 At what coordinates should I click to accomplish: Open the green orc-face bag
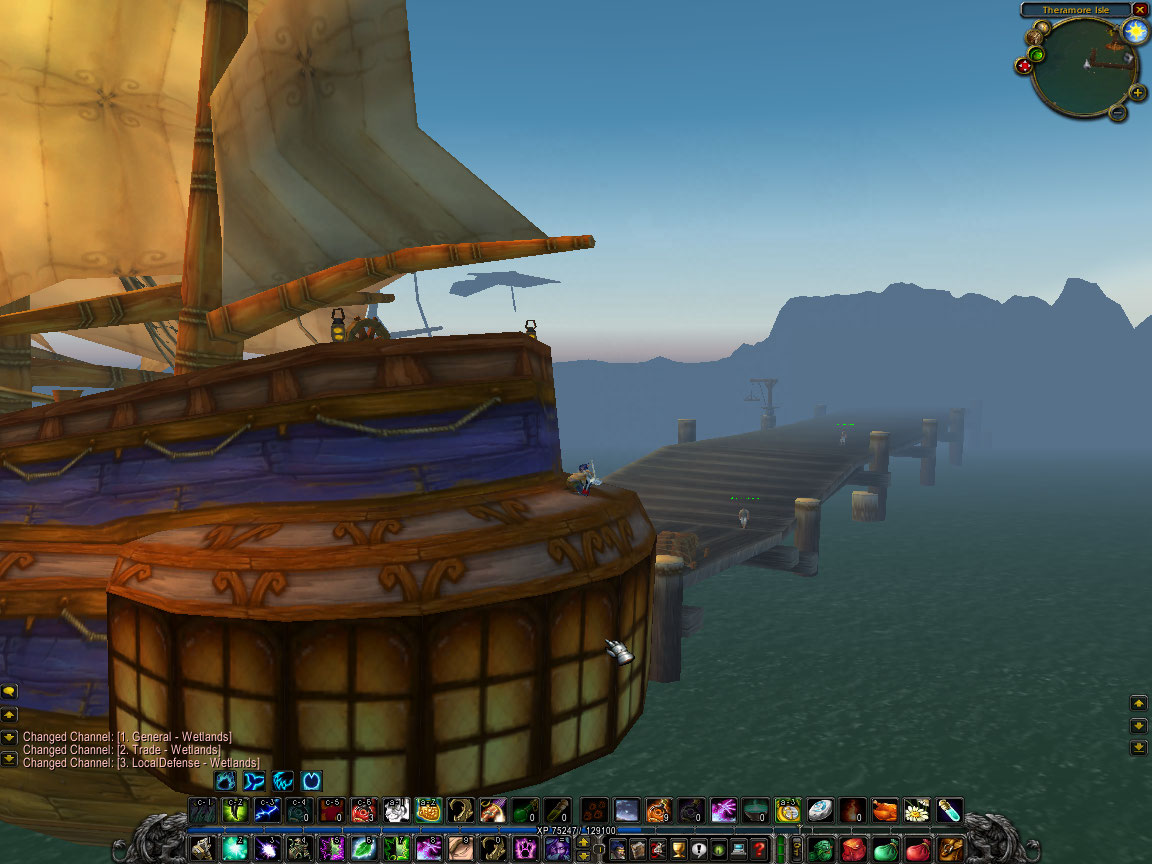[x=822, y=849]
